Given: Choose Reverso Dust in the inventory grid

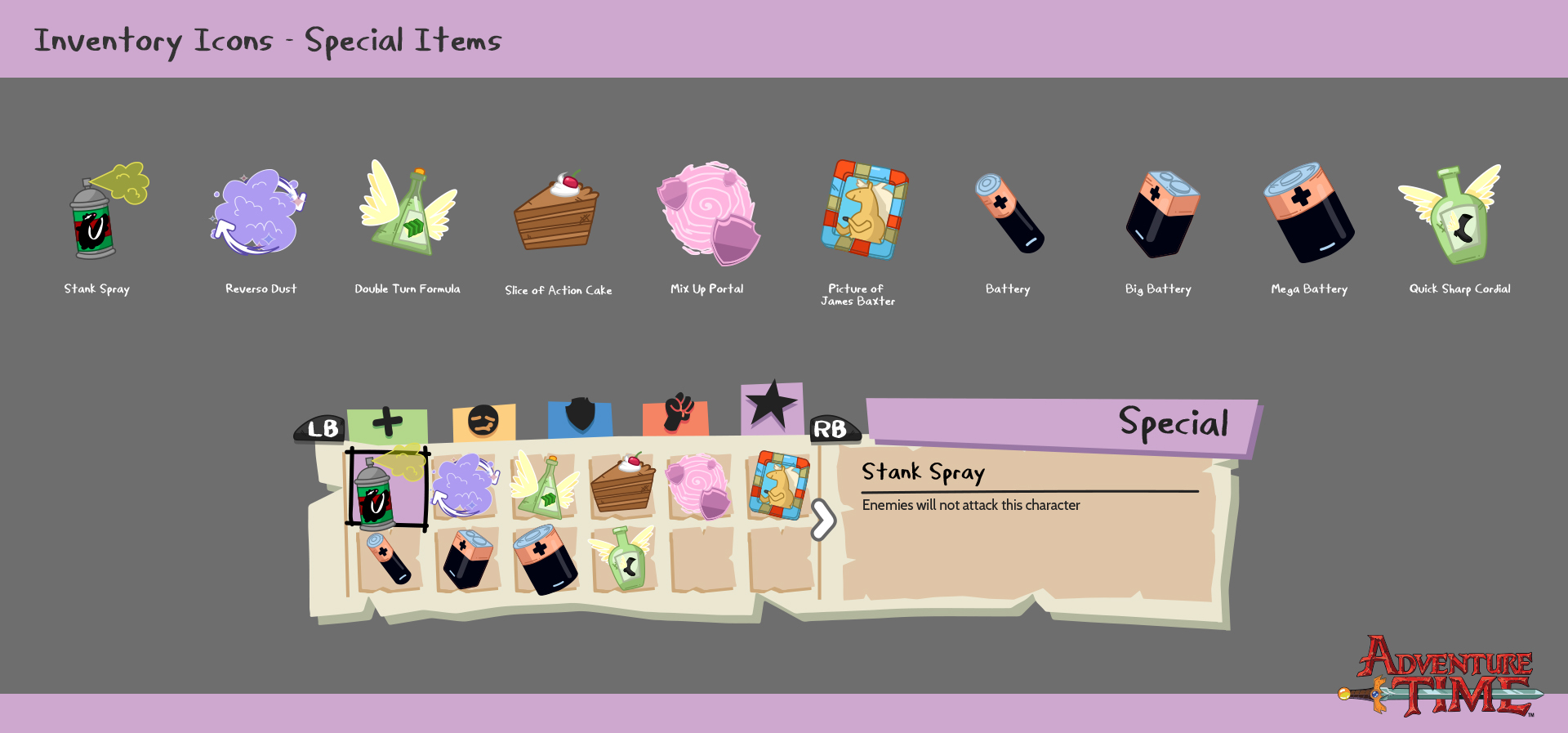Looking at the screenshot, I should point(465,487).
